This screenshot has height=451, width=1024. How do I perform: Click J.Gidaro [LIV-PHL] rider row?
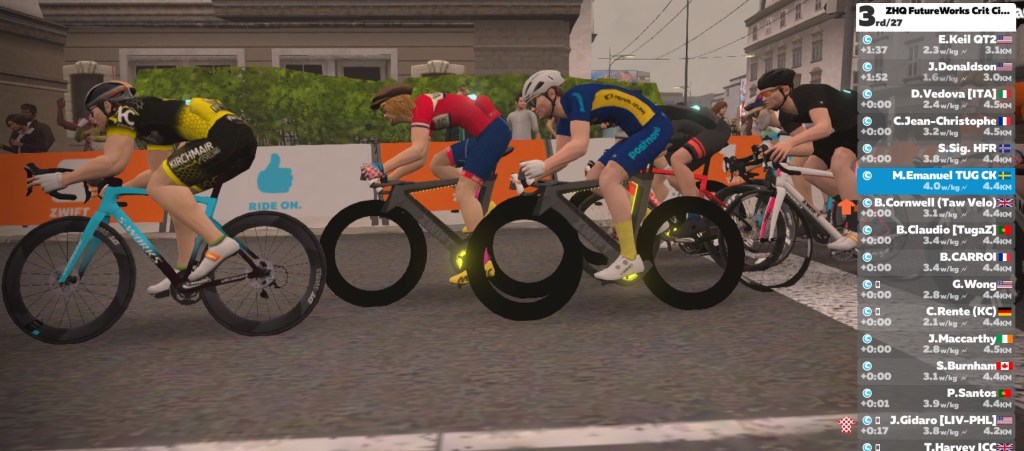point(937,425)
